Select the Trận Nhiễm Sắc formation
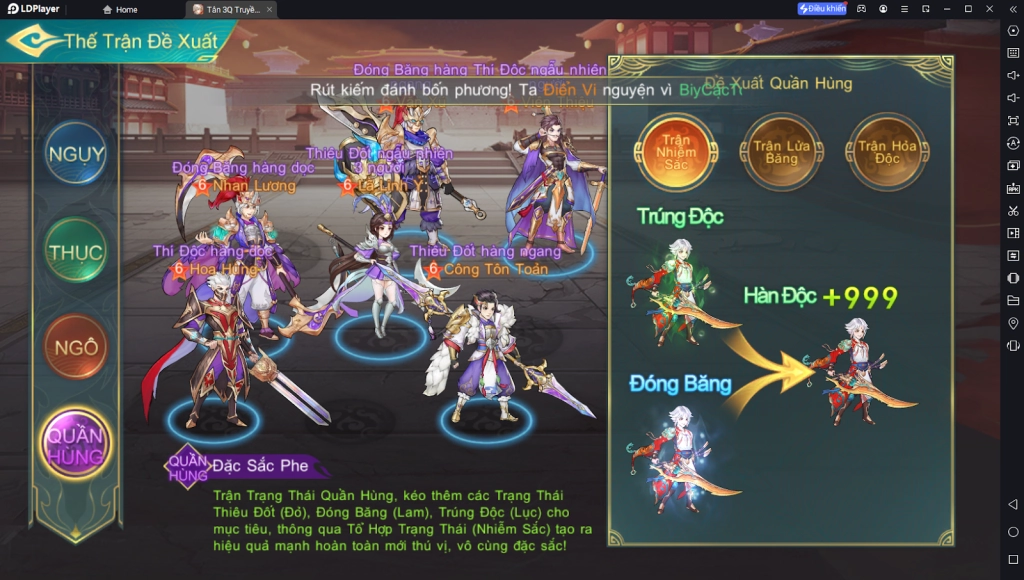Screen dimensions: 1024x580 pos(677,151)
